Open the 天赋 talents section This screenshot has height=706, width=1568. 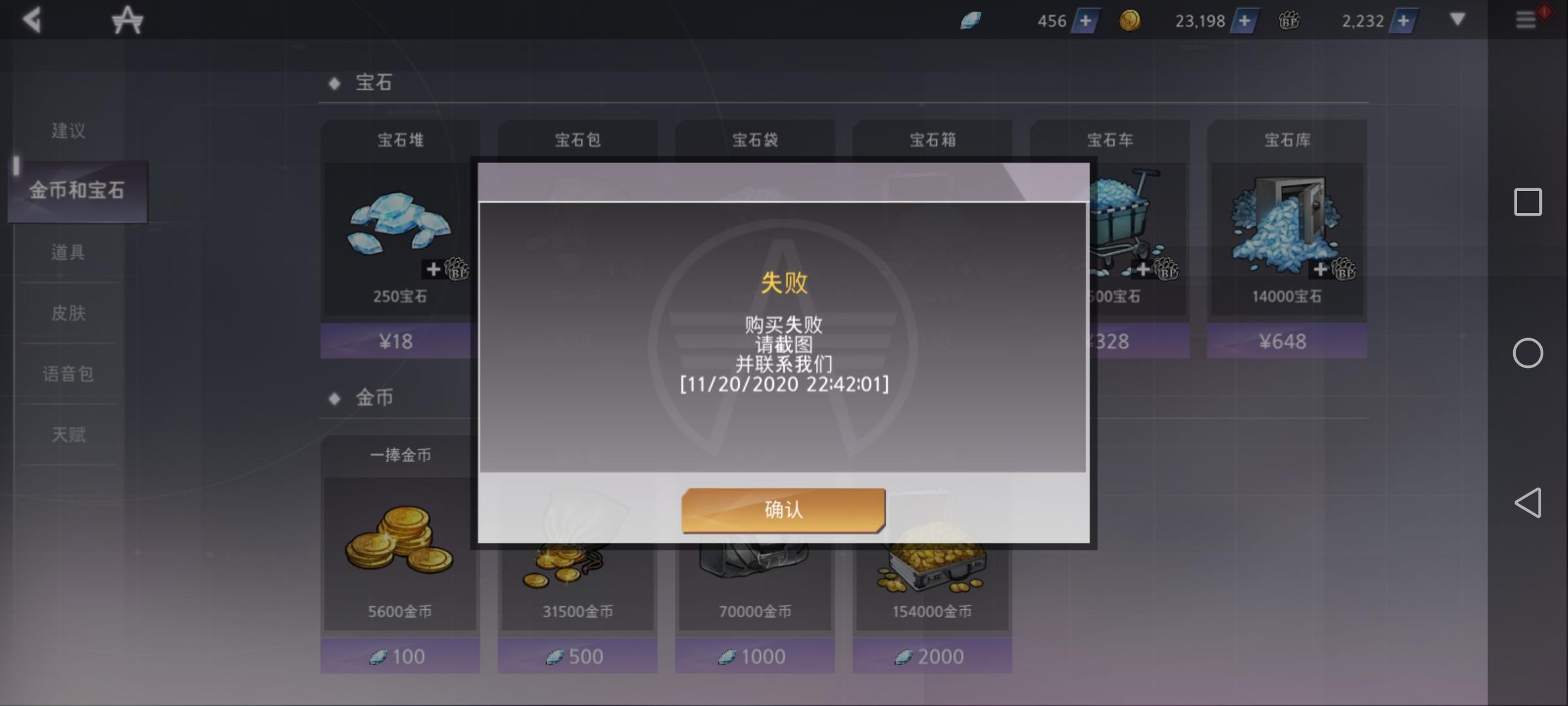click(69, 435)
